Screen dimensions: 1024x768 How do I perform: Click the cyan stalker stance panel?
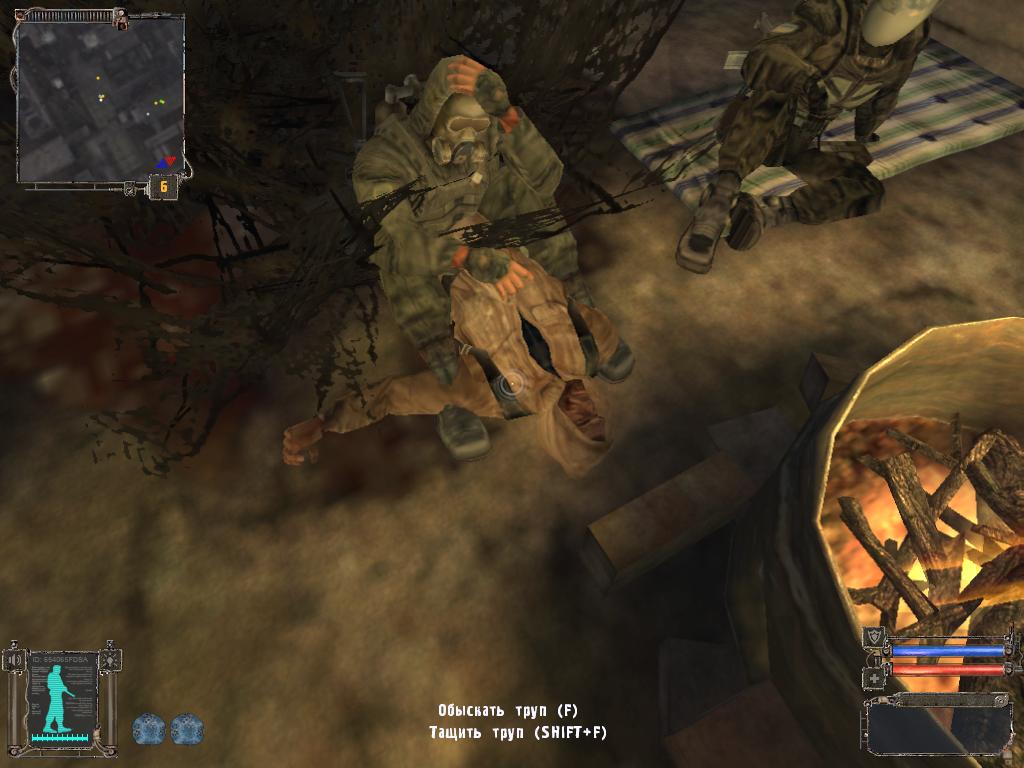62,696
